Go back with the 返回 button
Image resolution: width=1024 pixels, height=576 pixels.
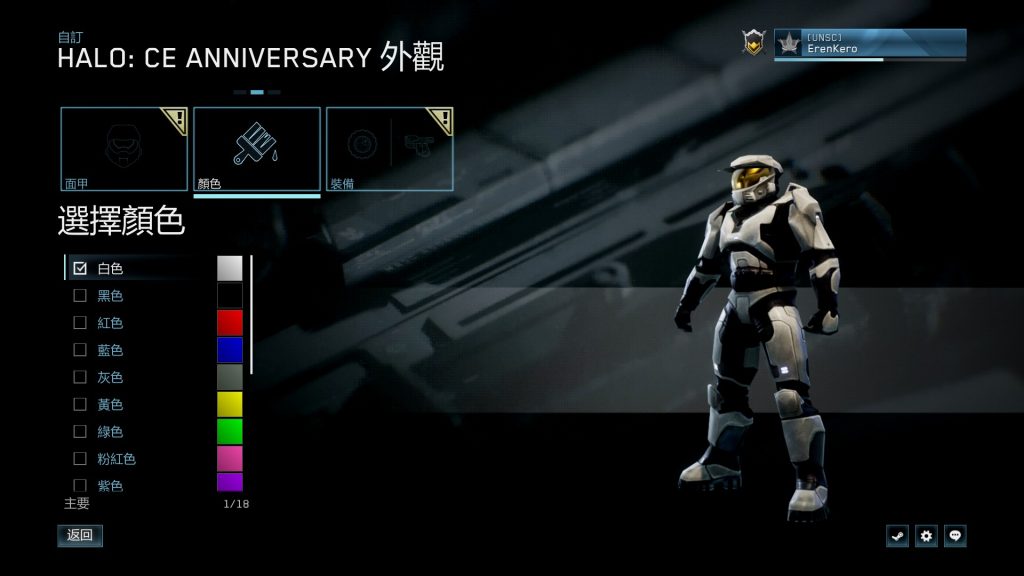tap(80, 535)
